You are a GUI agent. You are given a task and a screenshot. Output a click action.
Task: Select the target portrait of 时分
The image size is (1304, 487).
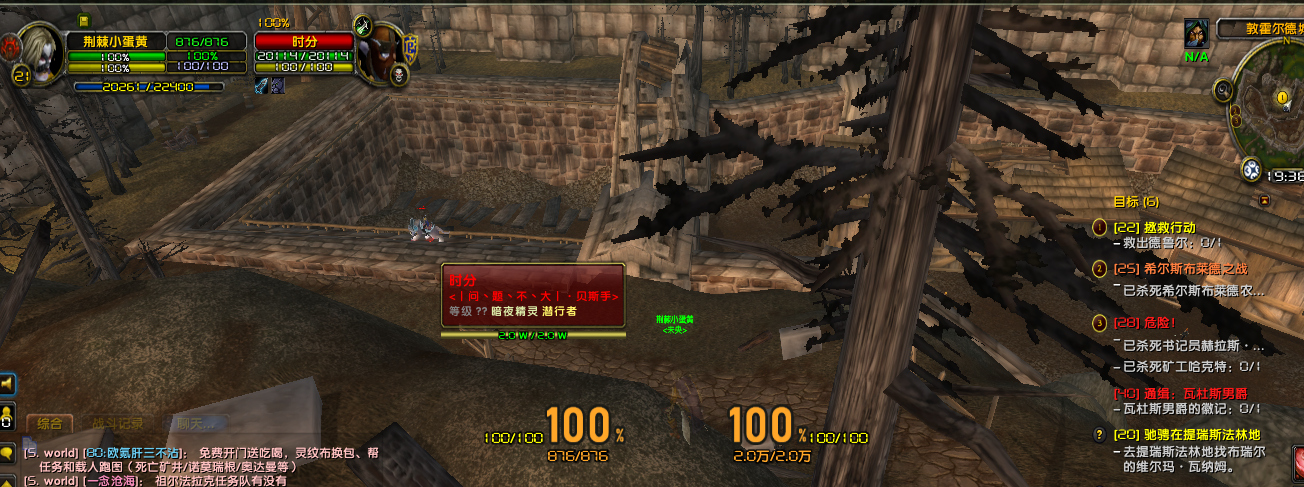point(379,57)
